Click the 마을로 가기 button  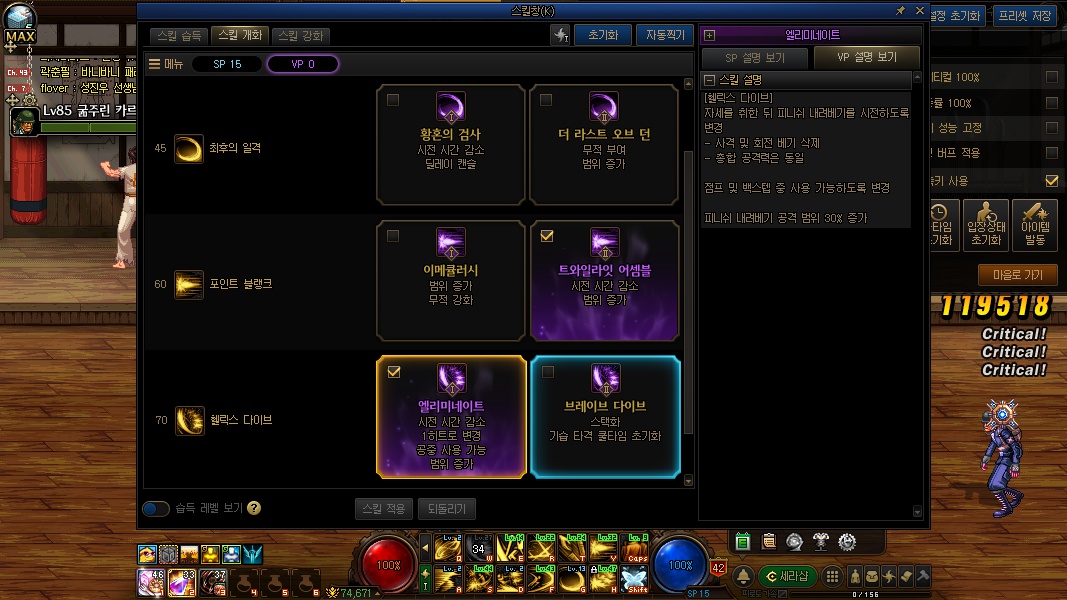click(1017, 275)
